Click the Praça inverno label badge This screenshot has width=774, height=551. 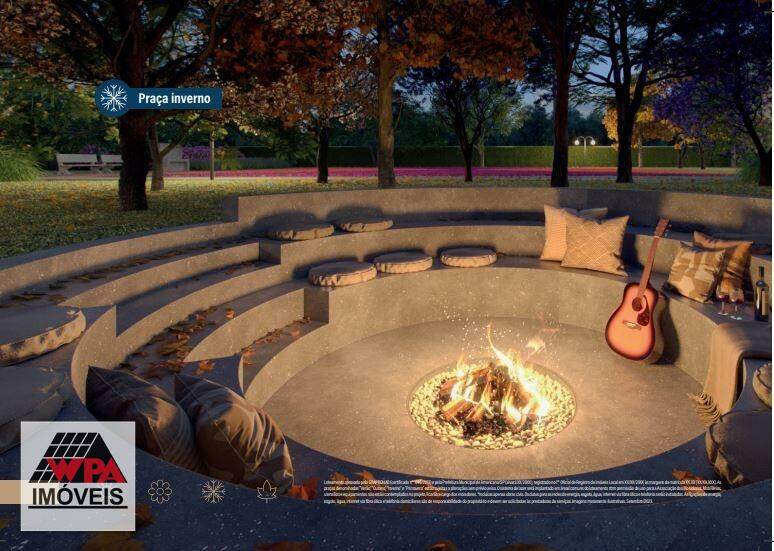160,98
